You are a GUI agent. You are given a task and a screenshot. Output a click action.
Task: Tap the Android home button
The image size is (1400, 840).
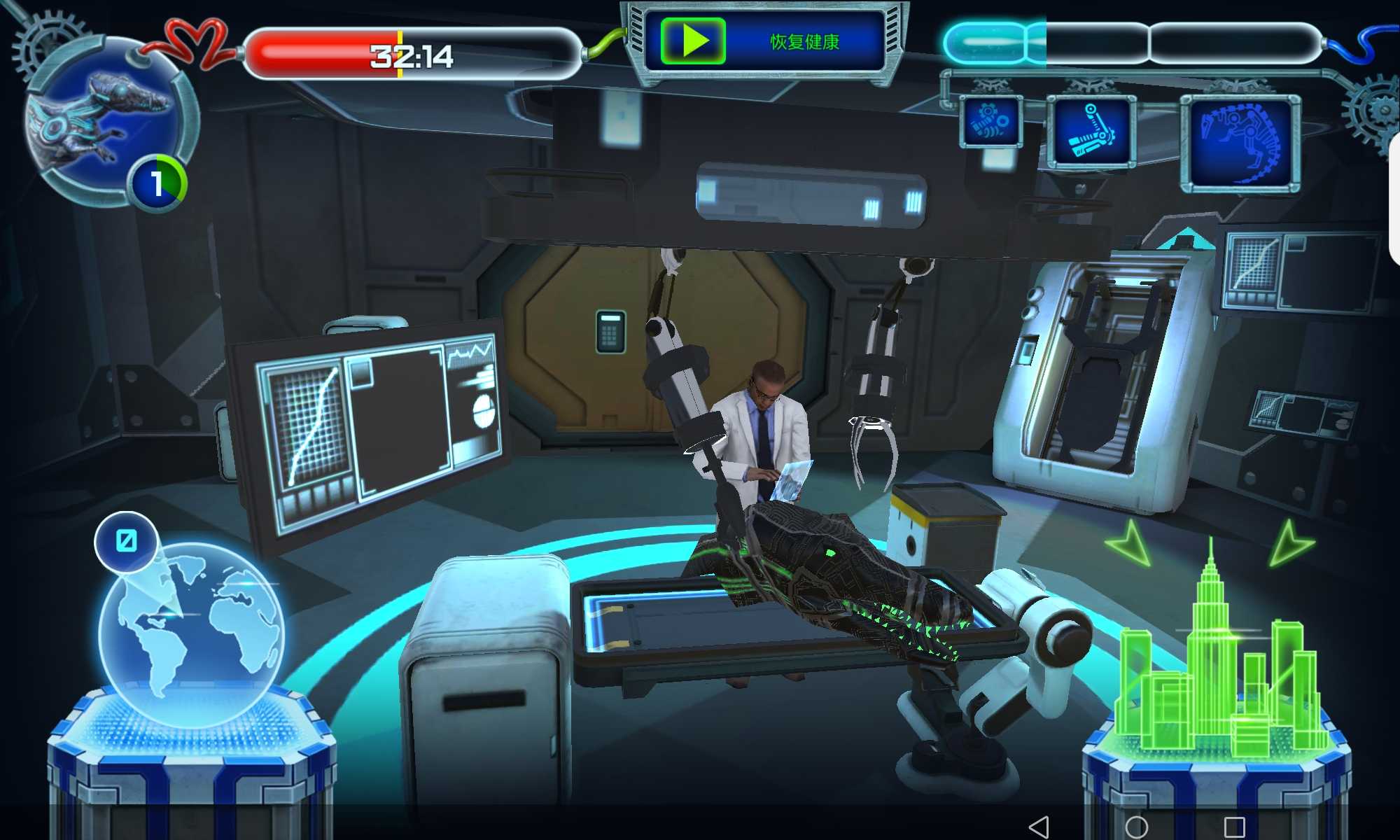coord(1136,826)
